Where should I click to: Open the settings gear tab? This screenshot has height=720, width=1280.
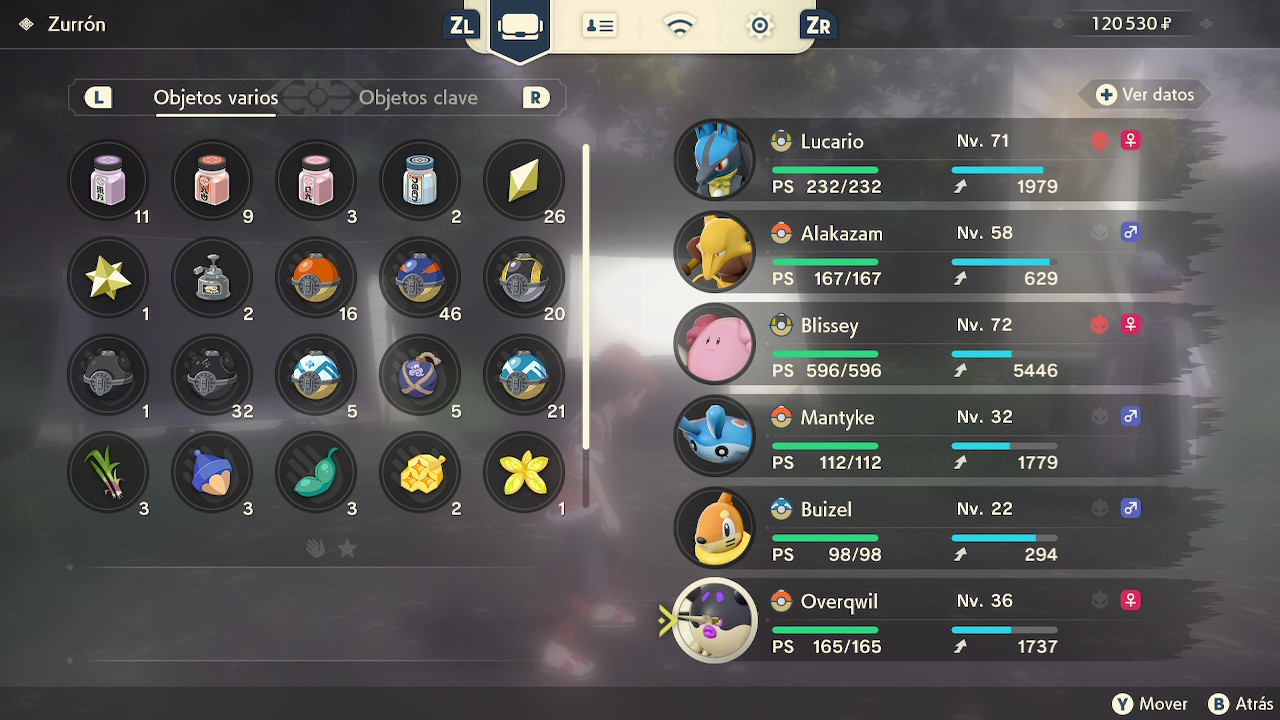tap(760, 26)
